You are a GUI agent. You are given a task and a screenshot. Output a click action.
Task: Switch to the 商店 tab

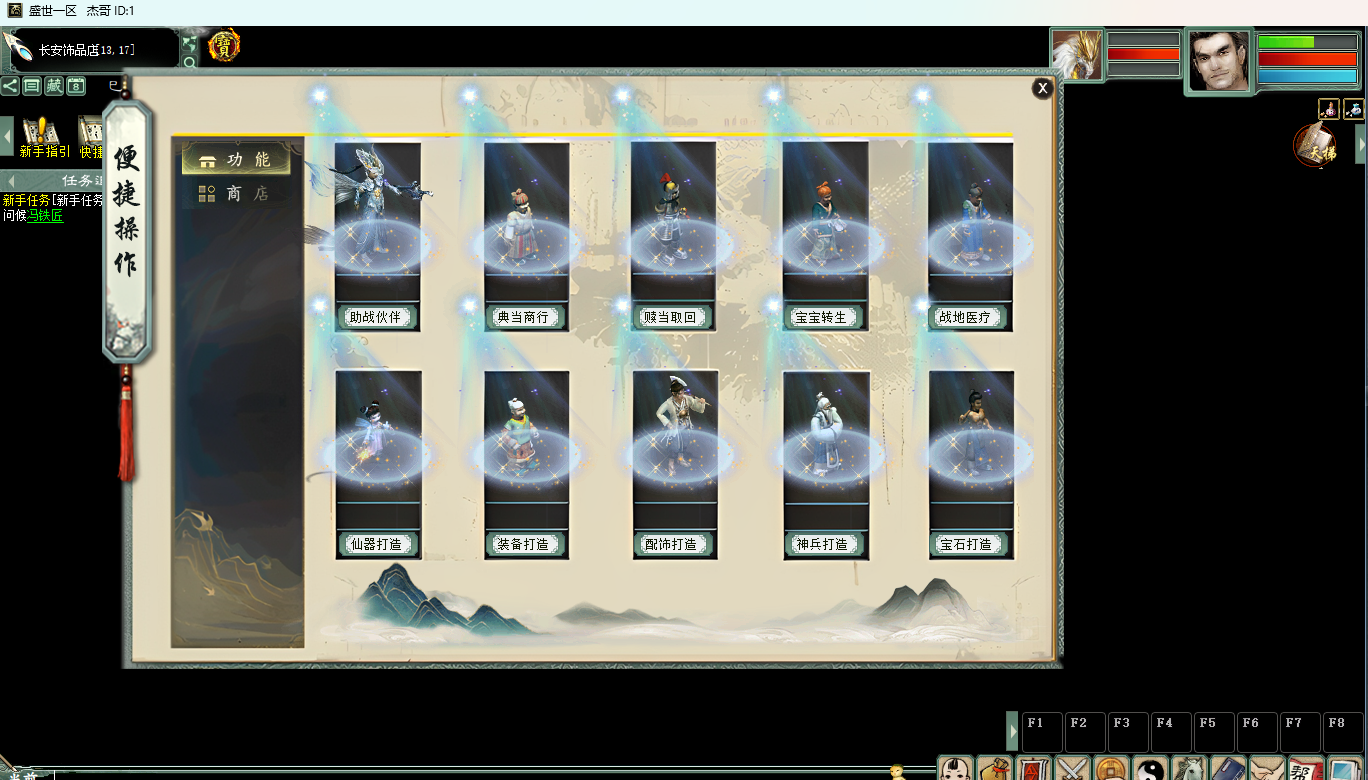tap(235, 193)
